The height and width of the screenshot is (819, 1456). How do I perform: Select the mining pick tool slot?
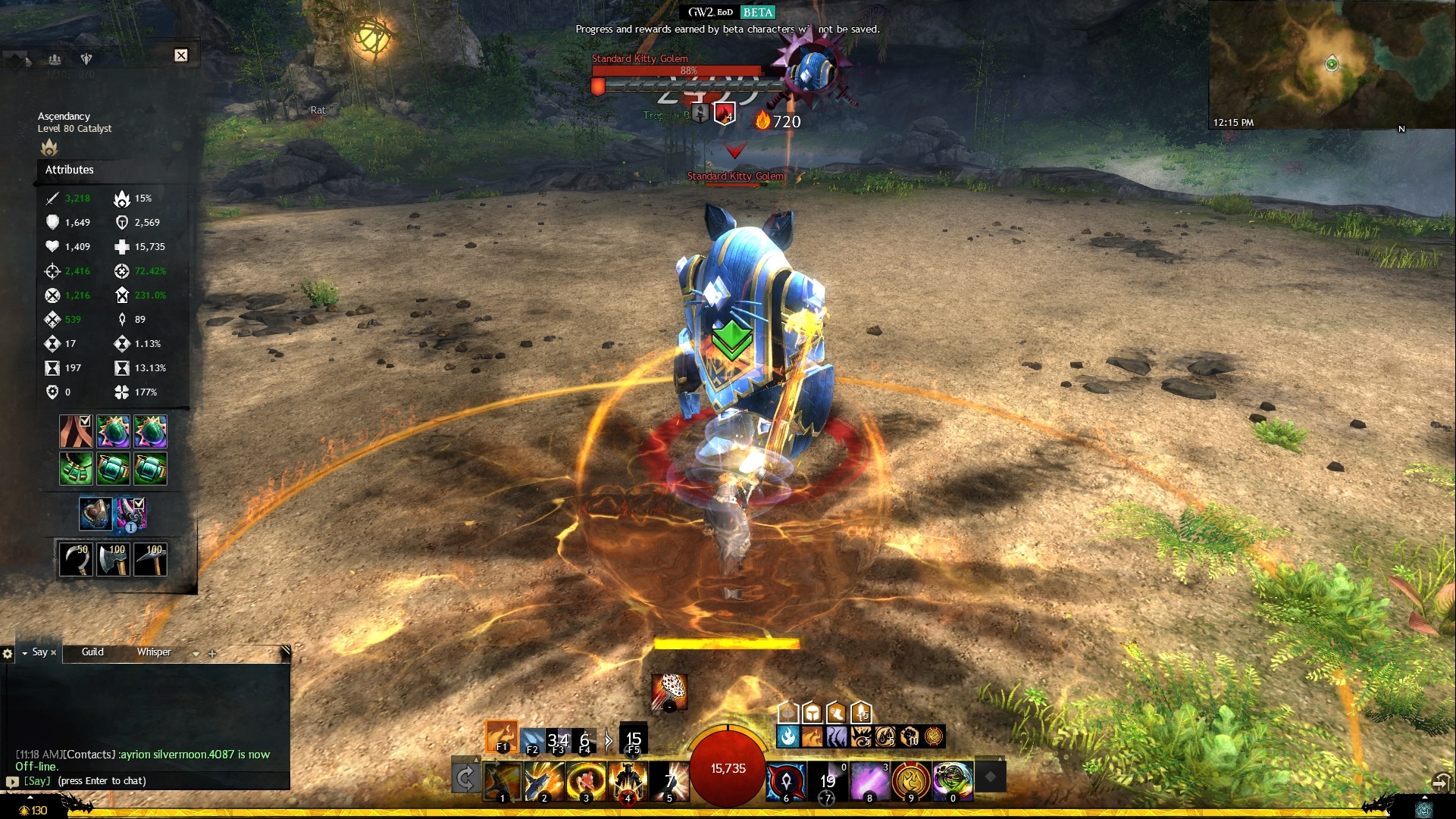[150, 559]
